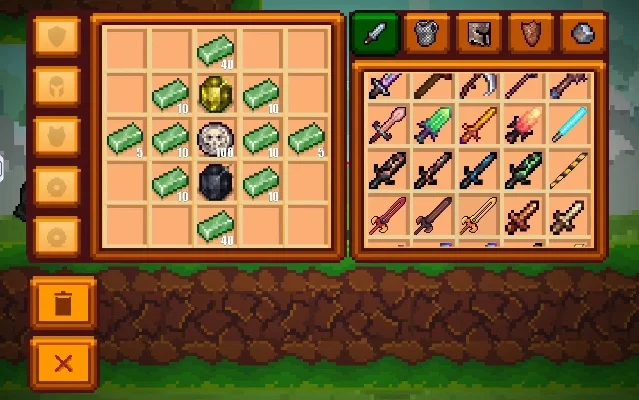Switch to the sword weapons tab
The image size is (639, 400).
[x=375, y=34]
